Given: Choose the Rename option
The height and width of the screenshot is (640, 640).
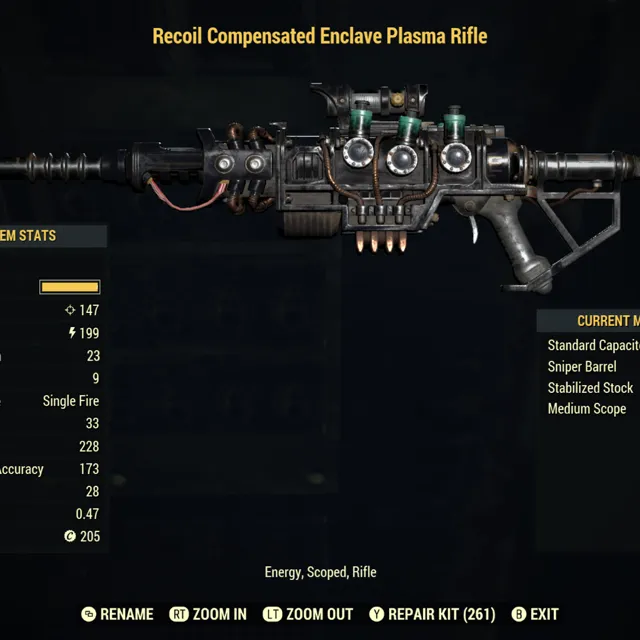Looking at the screenshot, I should pyautogui.click(x=118, y=614).
